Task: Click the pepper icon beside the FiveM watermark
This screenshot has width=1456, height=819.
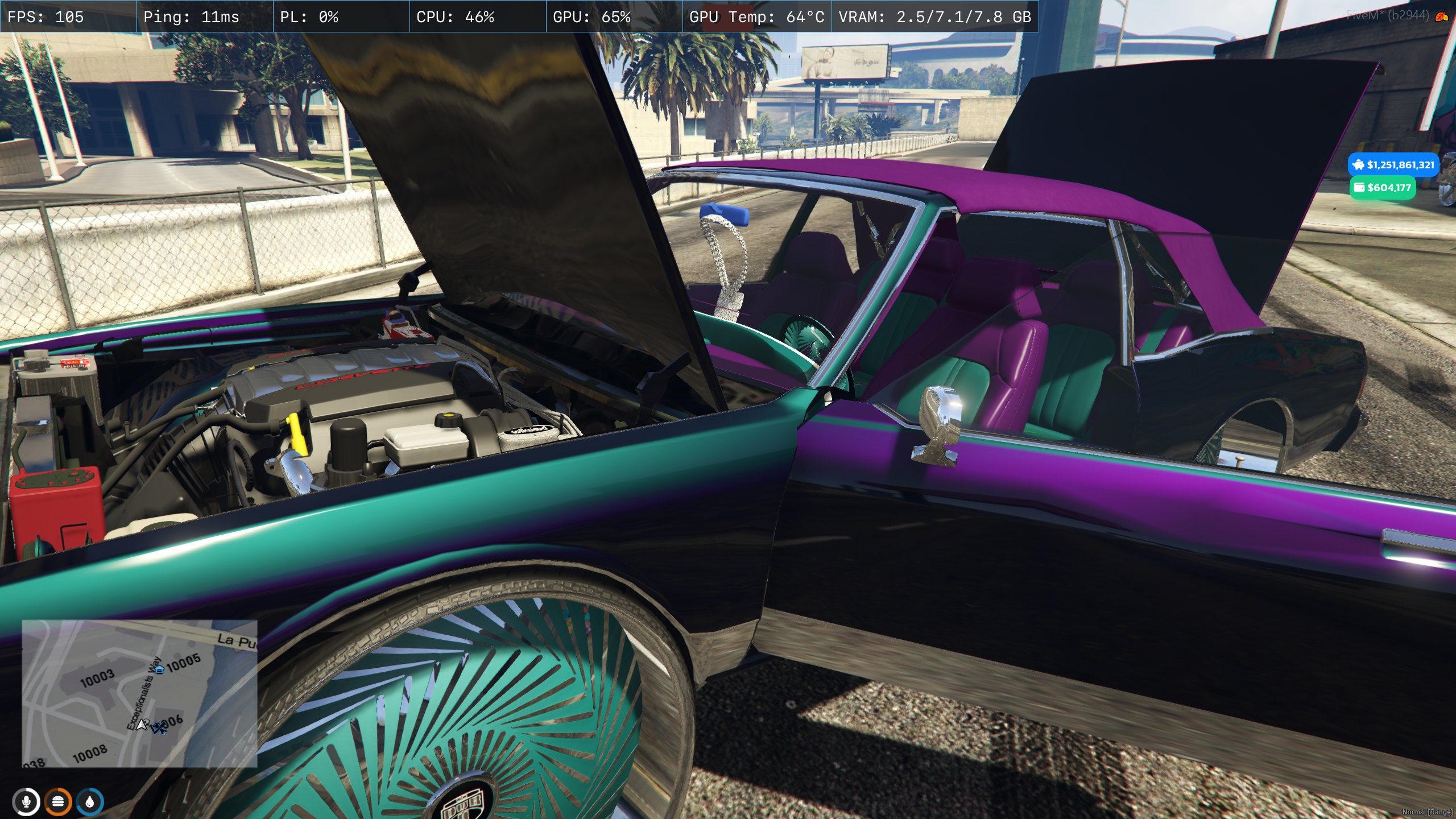Action: (1441, 16)
